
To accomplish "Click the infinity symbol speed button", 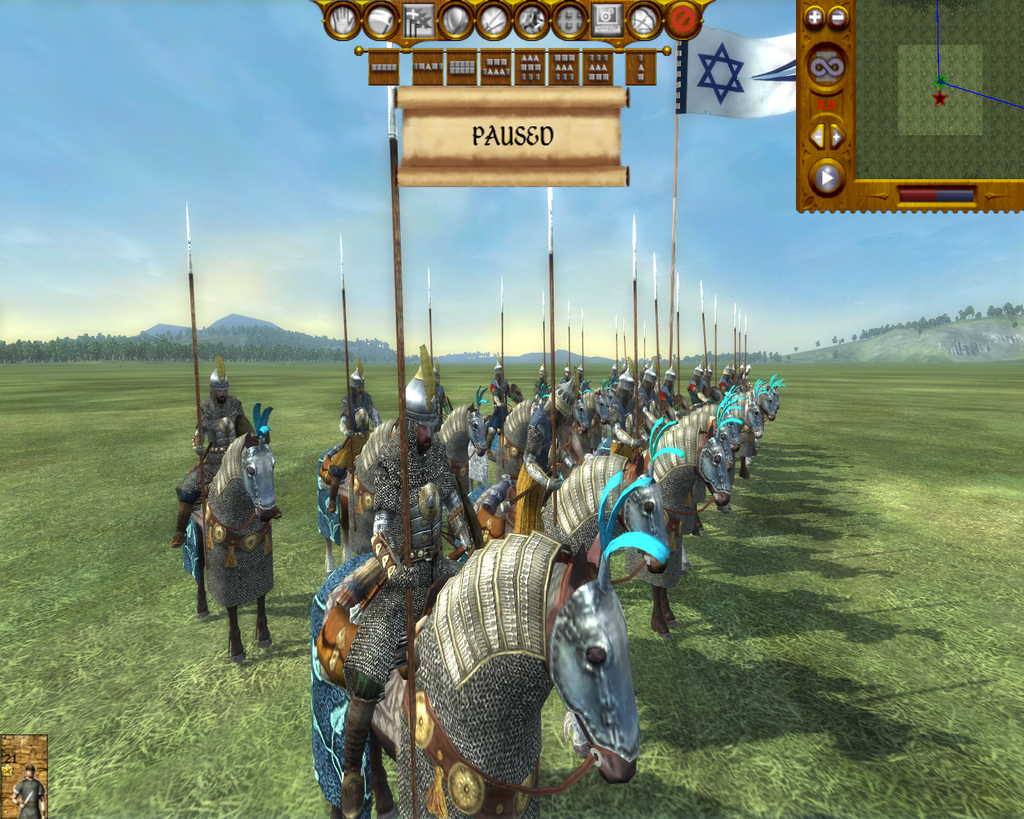I will tap(826, 67).
